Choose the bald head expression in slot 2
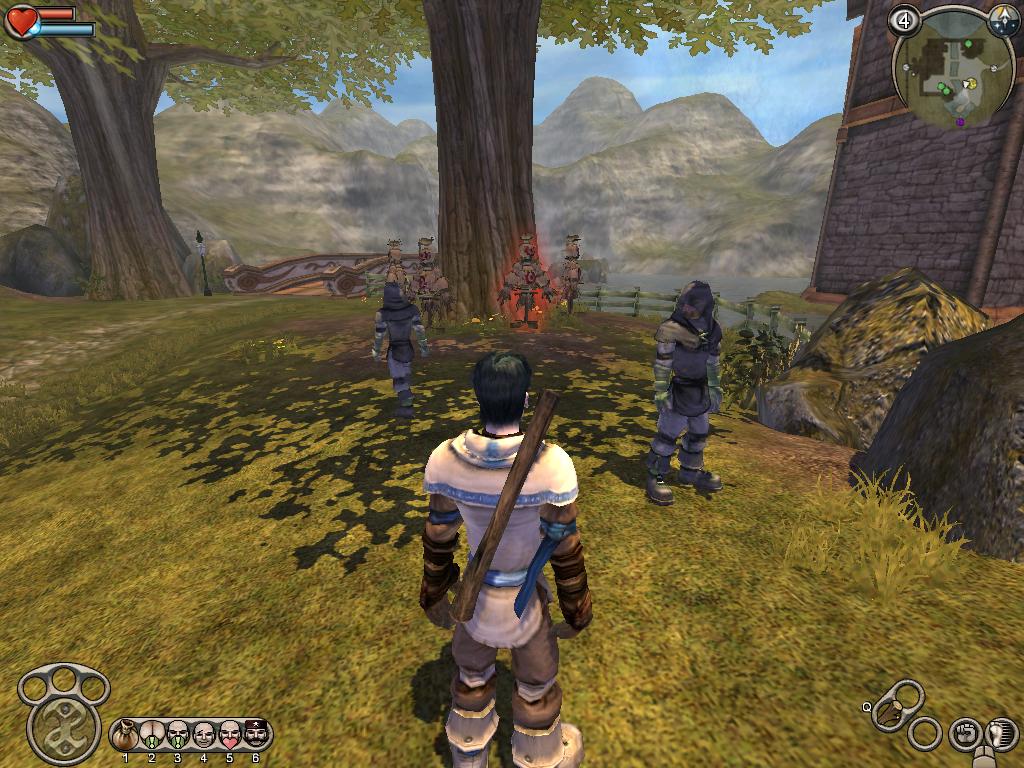Image resolution: width=1024 pixels, height=768 pixels. [152, 736]
